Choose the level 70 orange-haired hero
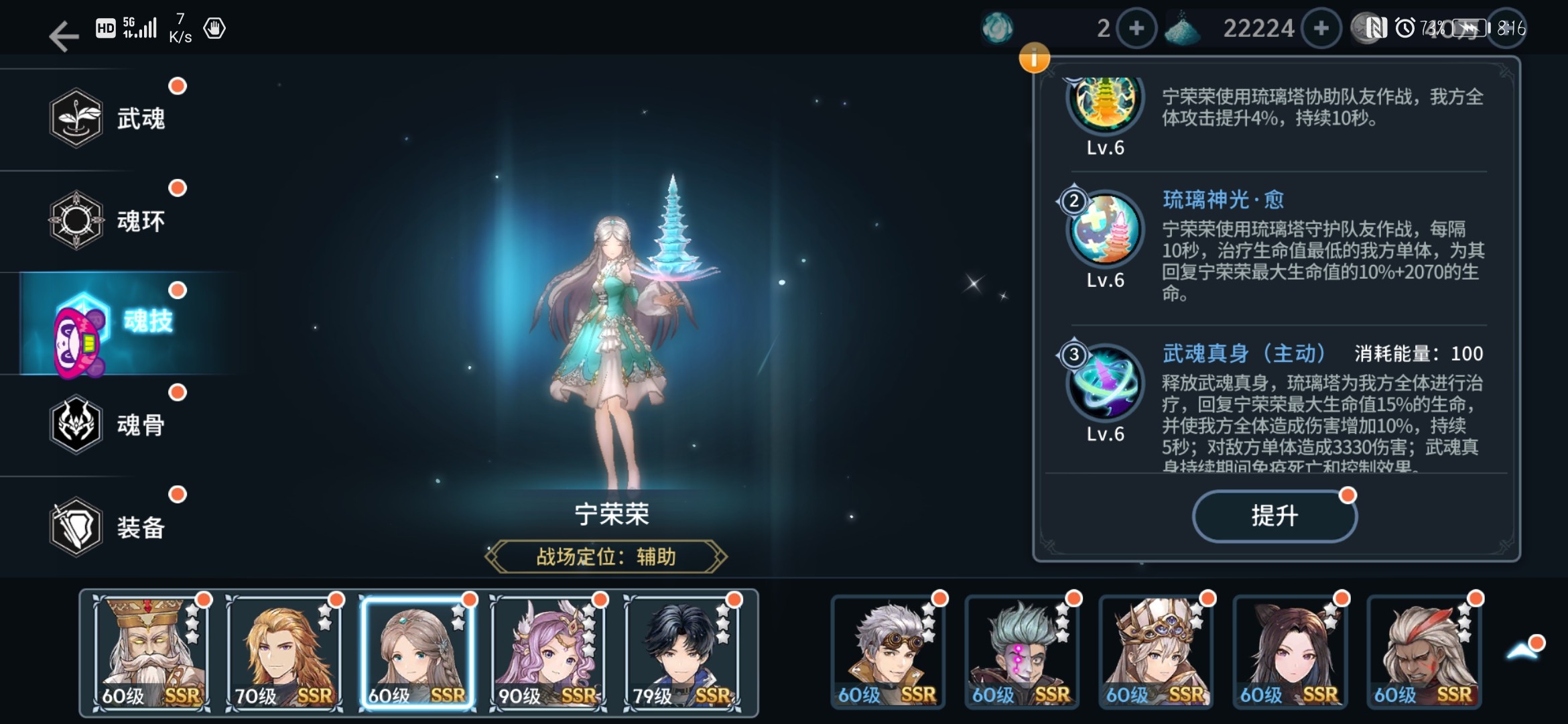1568x724 pixels. tap(284, 652)
